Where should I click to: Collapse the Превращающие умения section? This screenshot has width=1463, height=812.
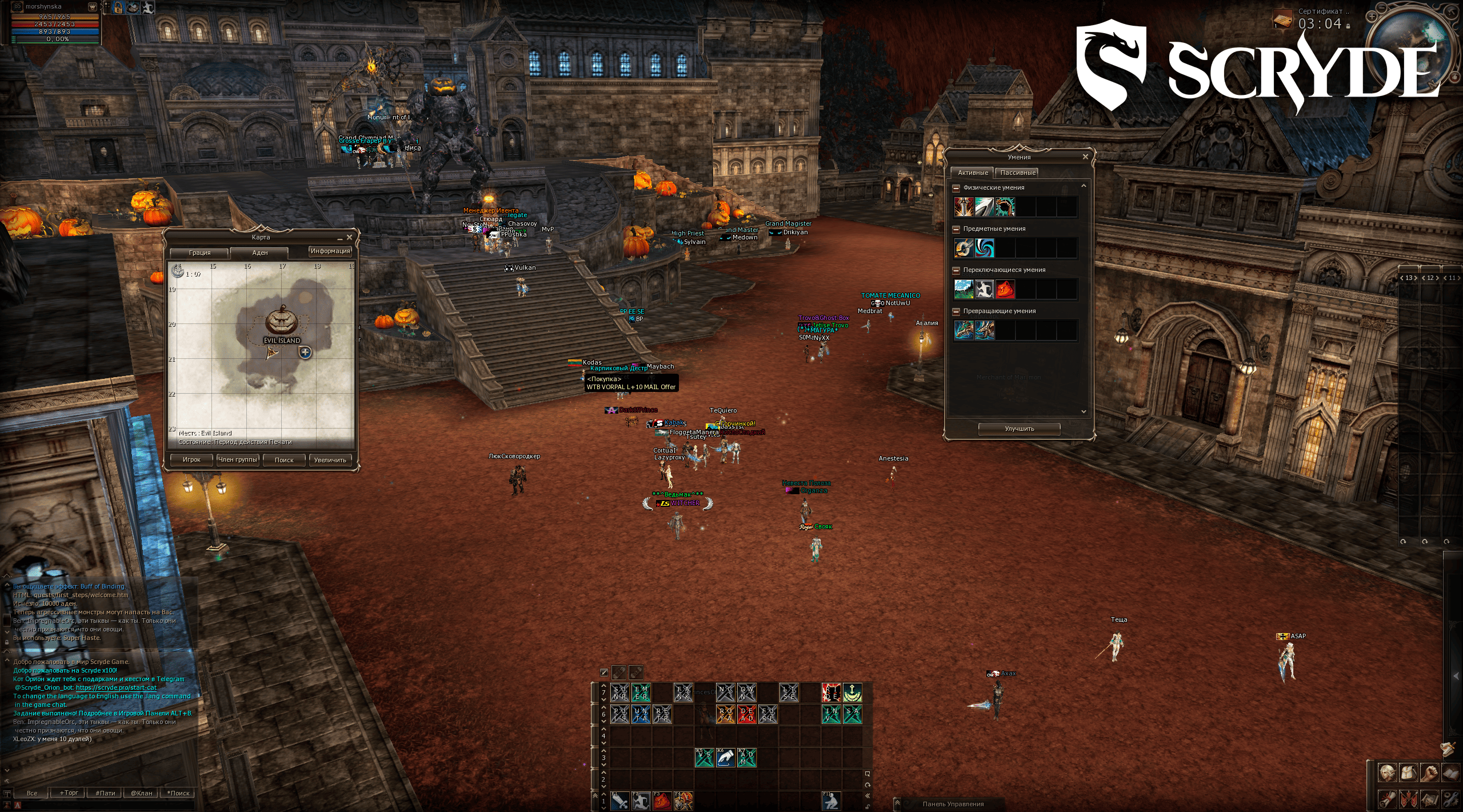tap(956, 311)
